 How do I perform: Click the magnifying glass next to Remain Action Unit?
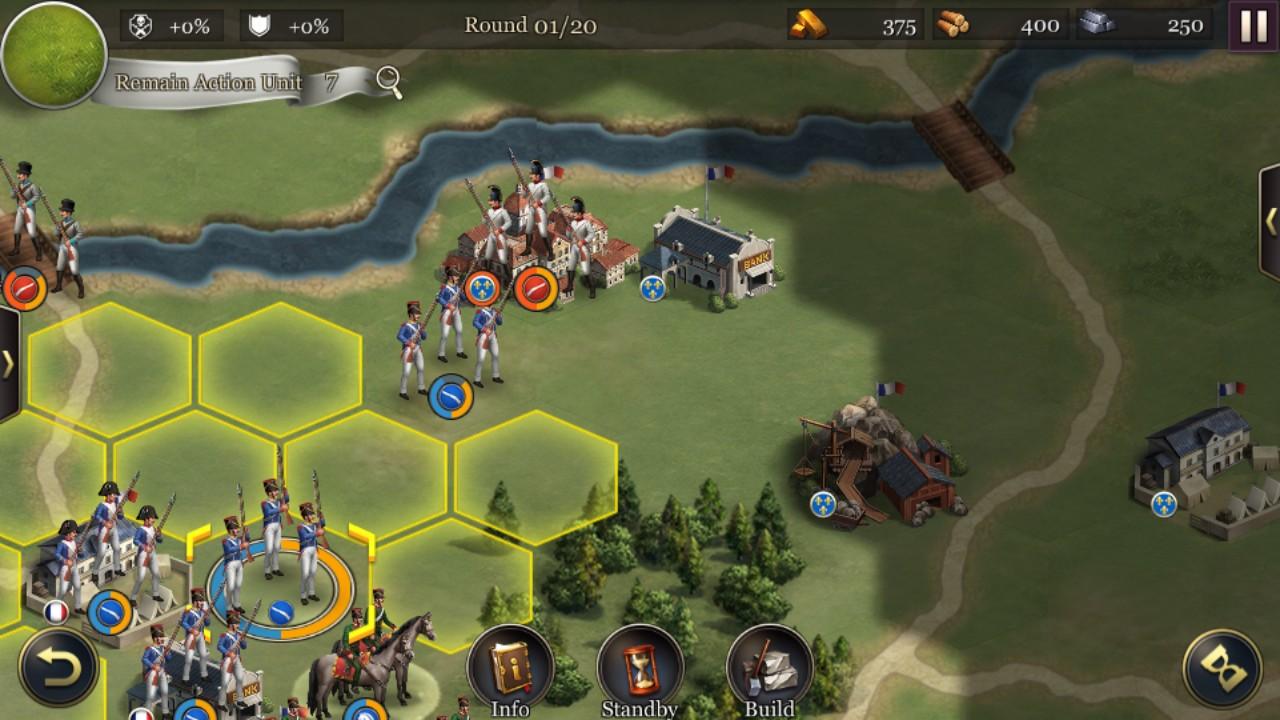(388, 82)
